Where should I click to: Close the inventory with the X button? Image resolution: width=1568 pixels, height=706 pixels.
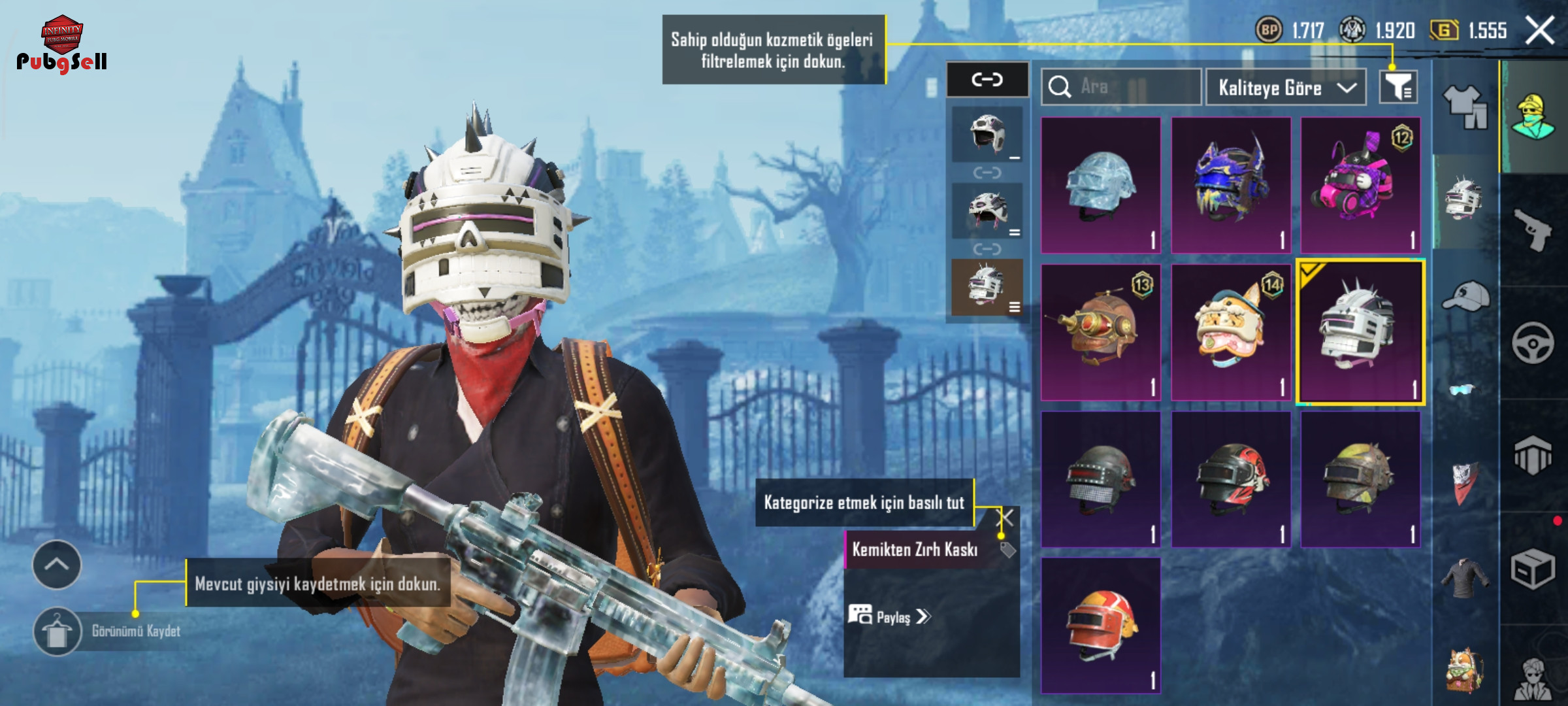pos(1539,31)
